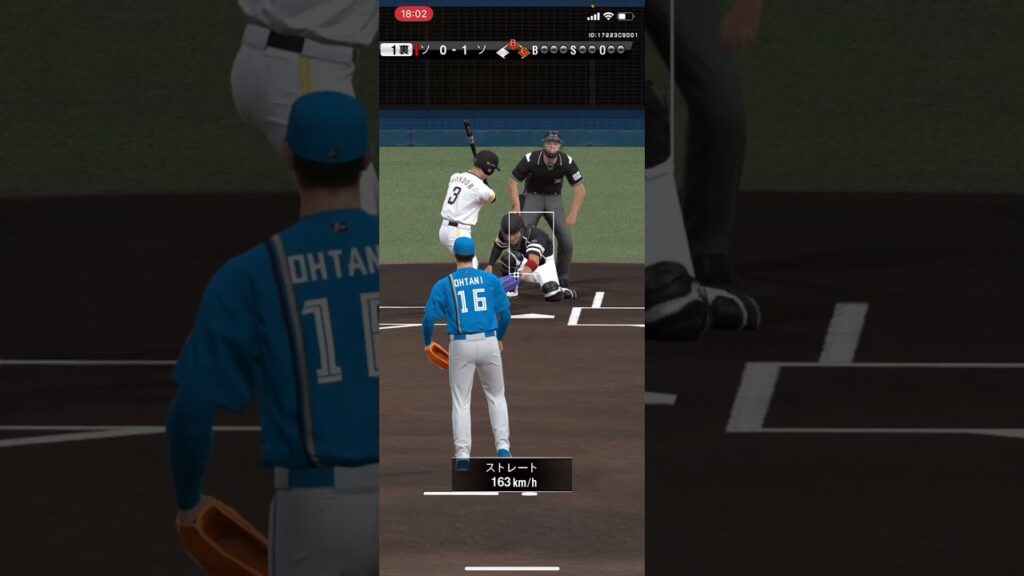Tap the red 18:02 screen recording indicator

click(x=413, y=14)
